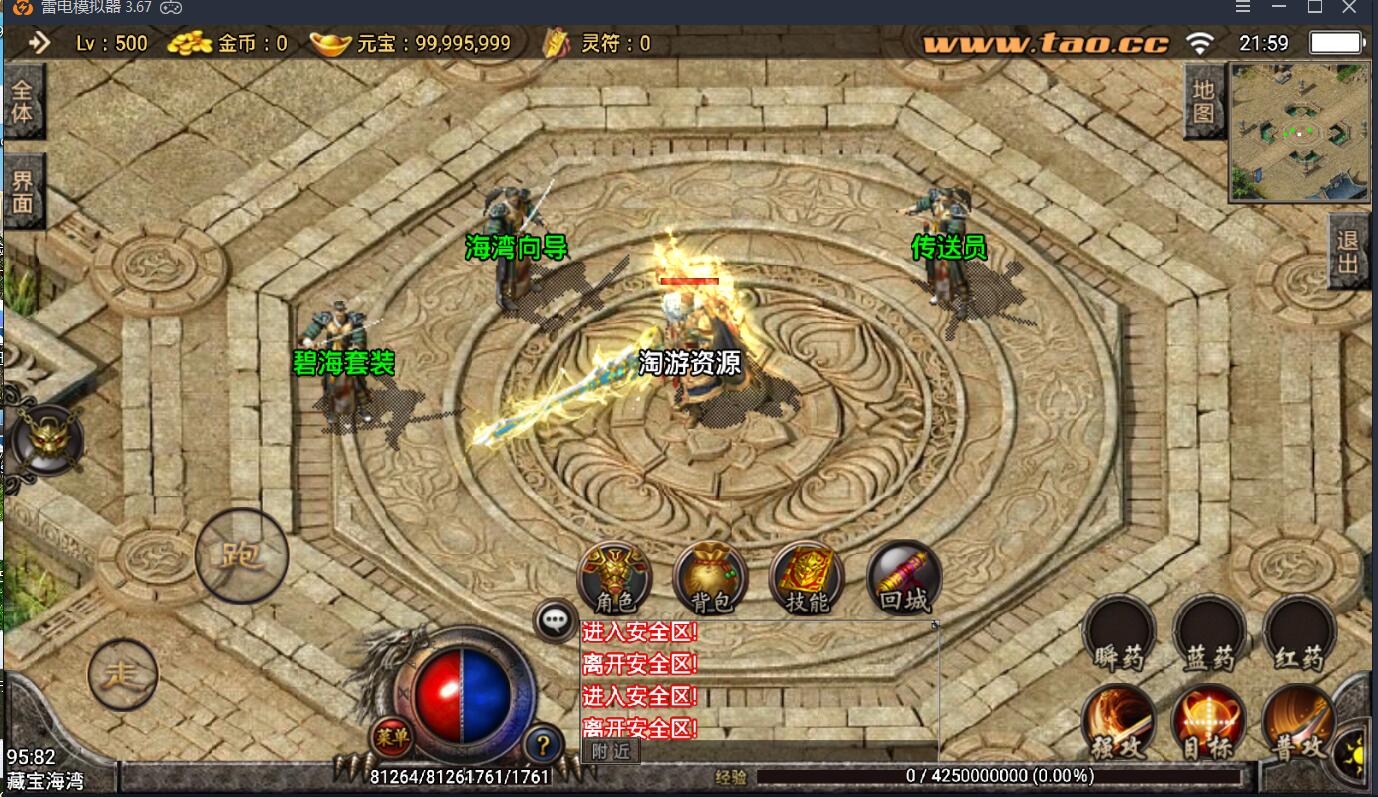Viewport: 1378px width, 797px height.
Task: Open the 地图 map button
Action: (1204, 101)
